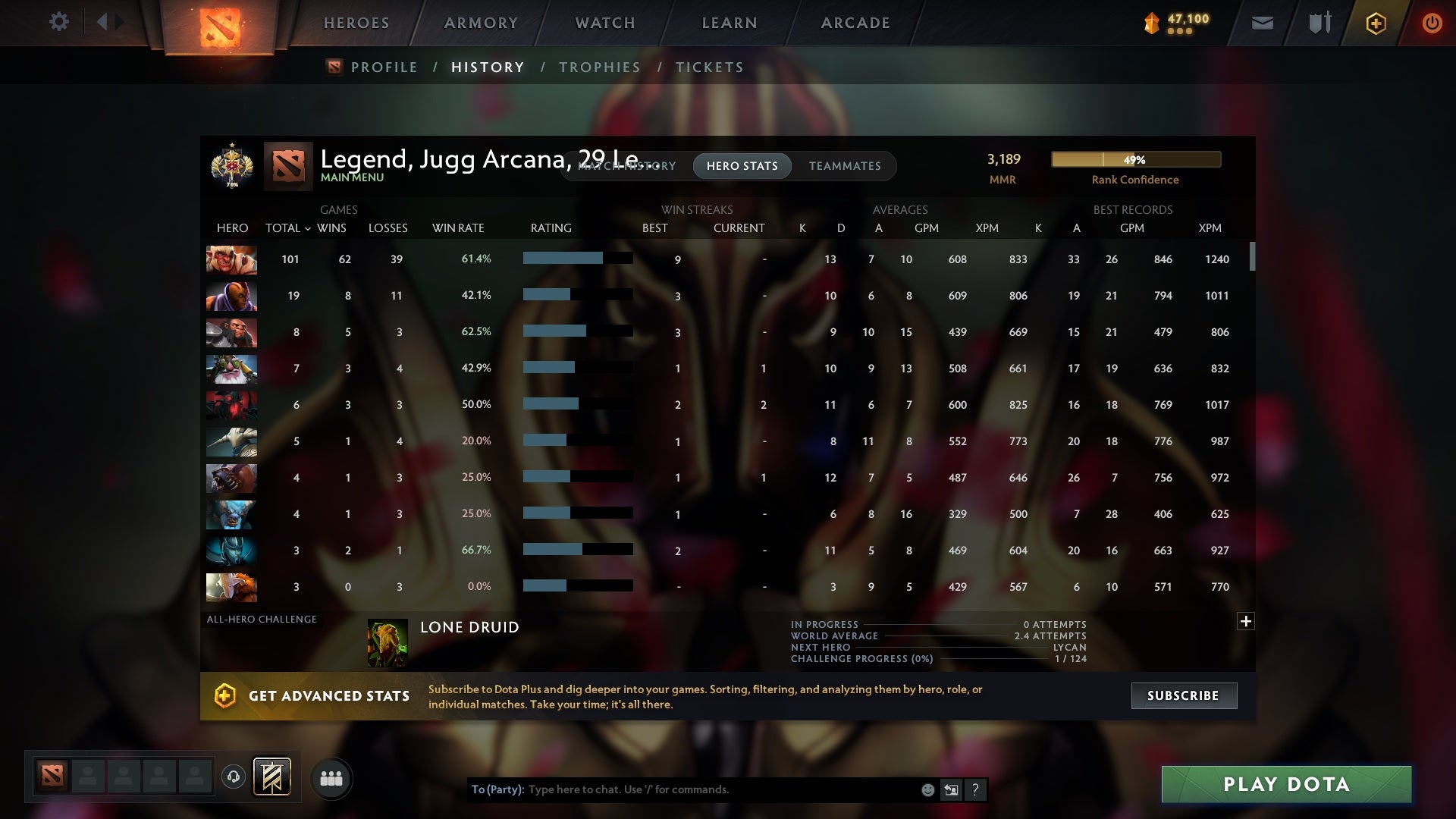The height and width of the screenshot is (819, 1456).
Task: Open settings with the gear icon
Action: (x=59, y=22)
